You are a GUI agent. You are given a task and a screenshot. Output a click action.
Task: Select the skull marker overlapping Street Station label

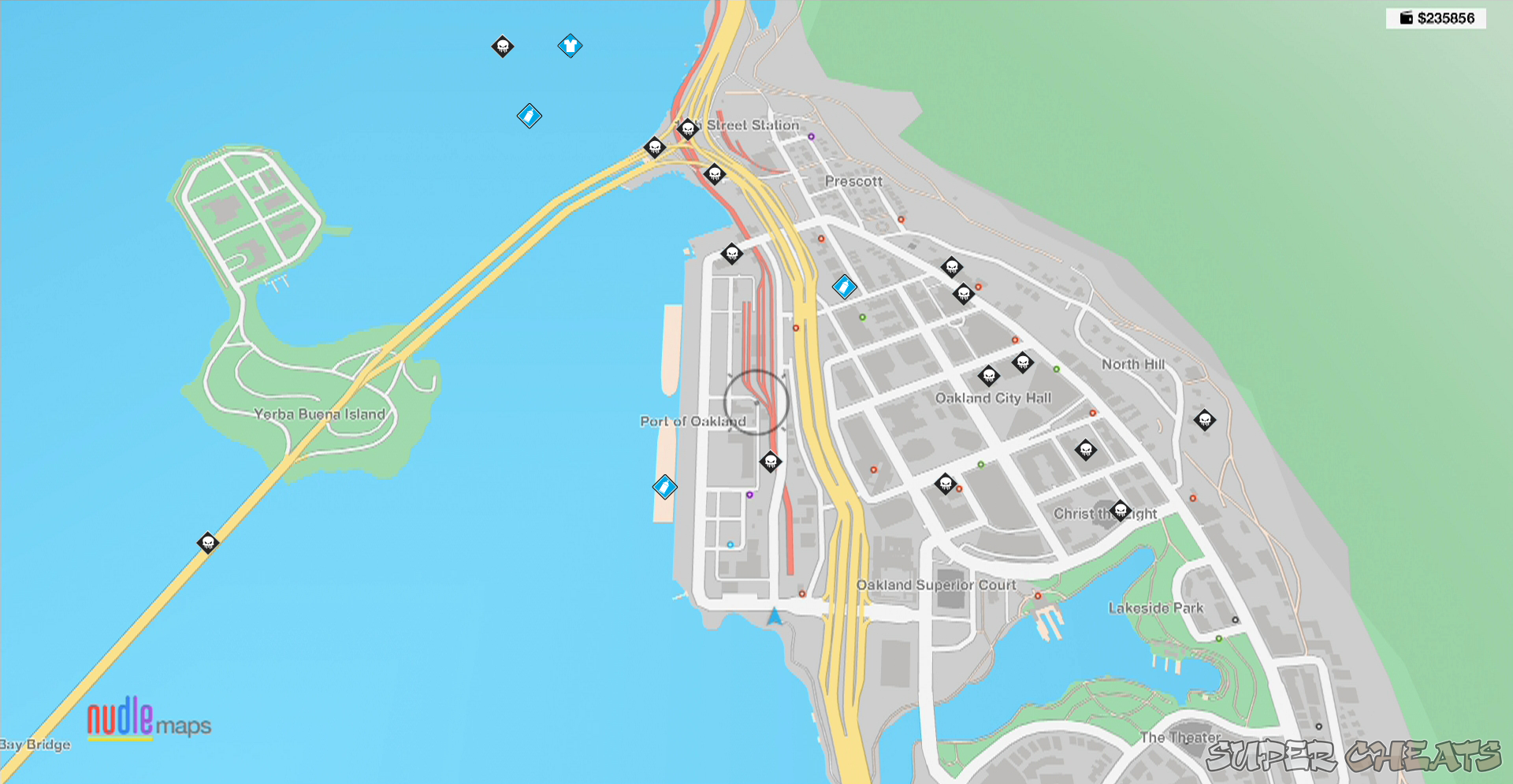[688, 128]
